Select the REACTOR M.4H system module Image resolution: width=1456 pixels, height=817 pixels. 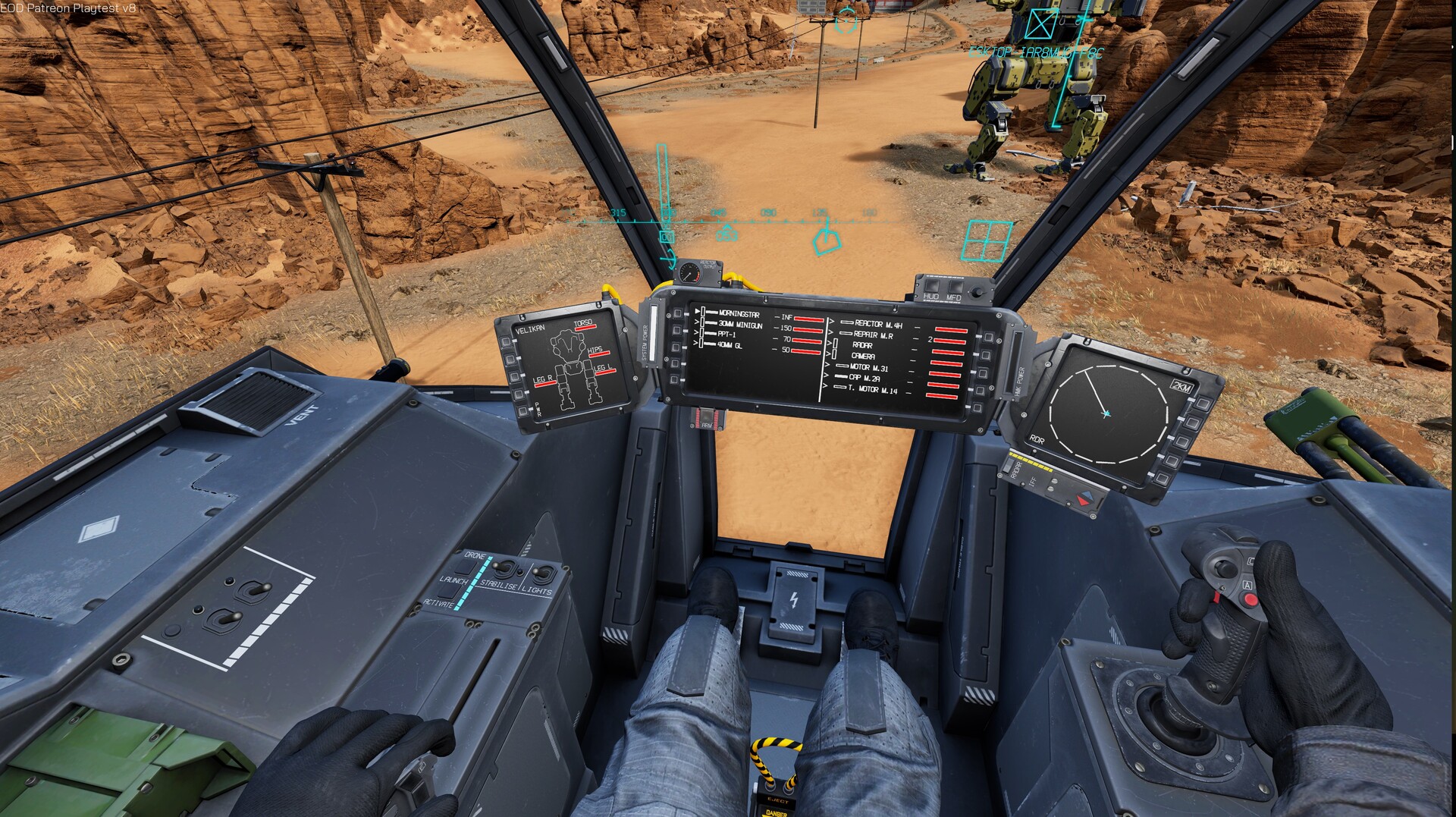(880, 325)
